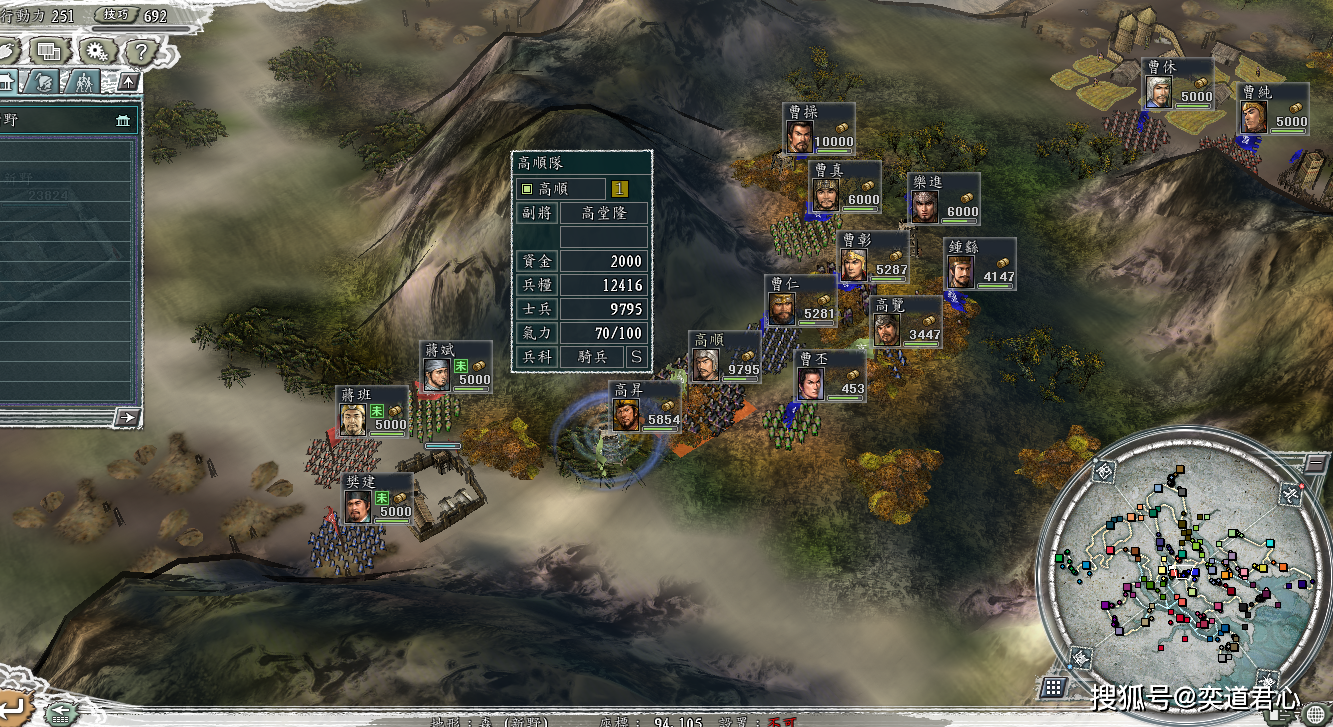Select 高昇's unit with 5854 troops

(645, 408)
